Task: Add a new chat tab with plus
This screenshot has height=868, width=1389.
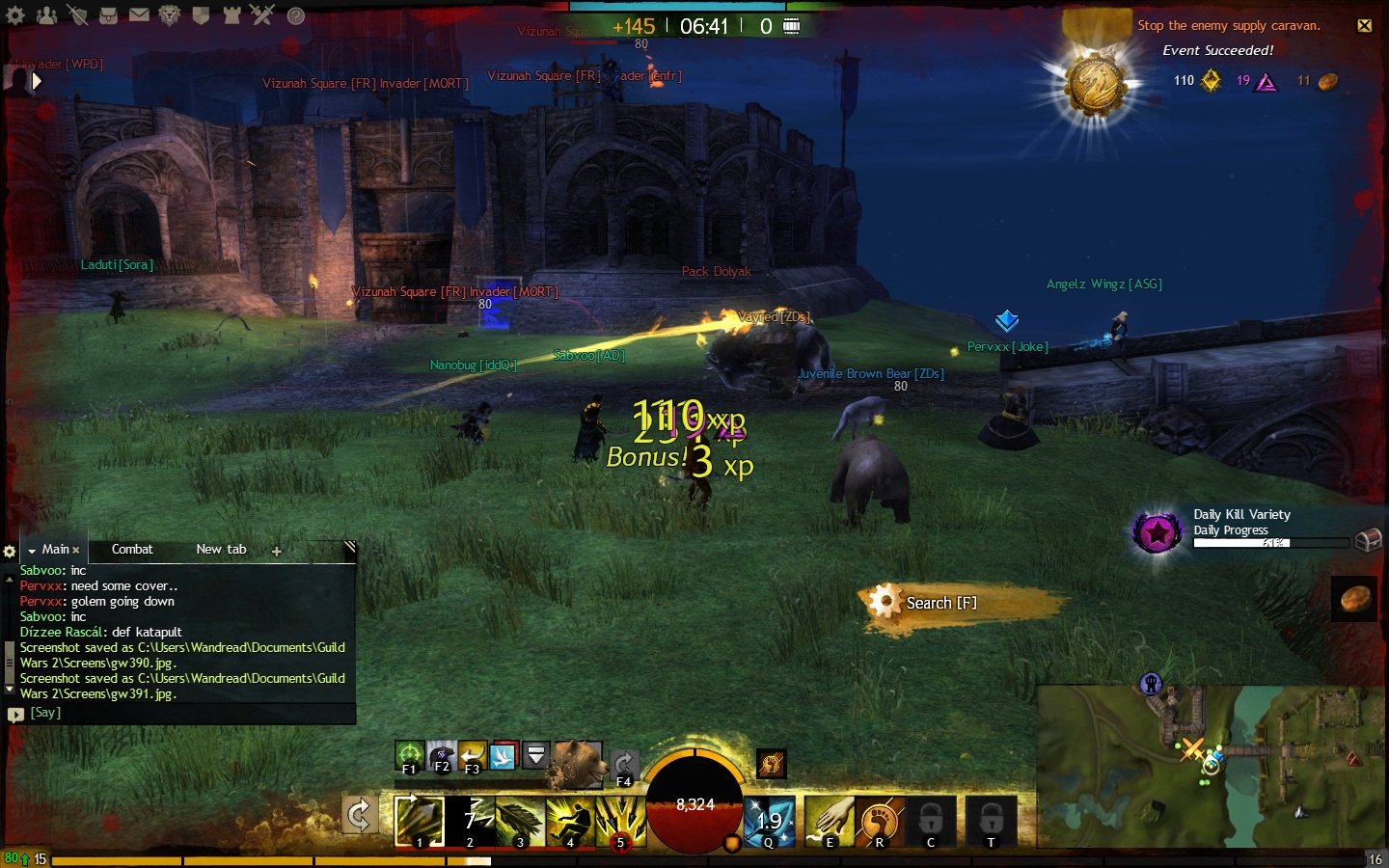Action: point(277,552)
